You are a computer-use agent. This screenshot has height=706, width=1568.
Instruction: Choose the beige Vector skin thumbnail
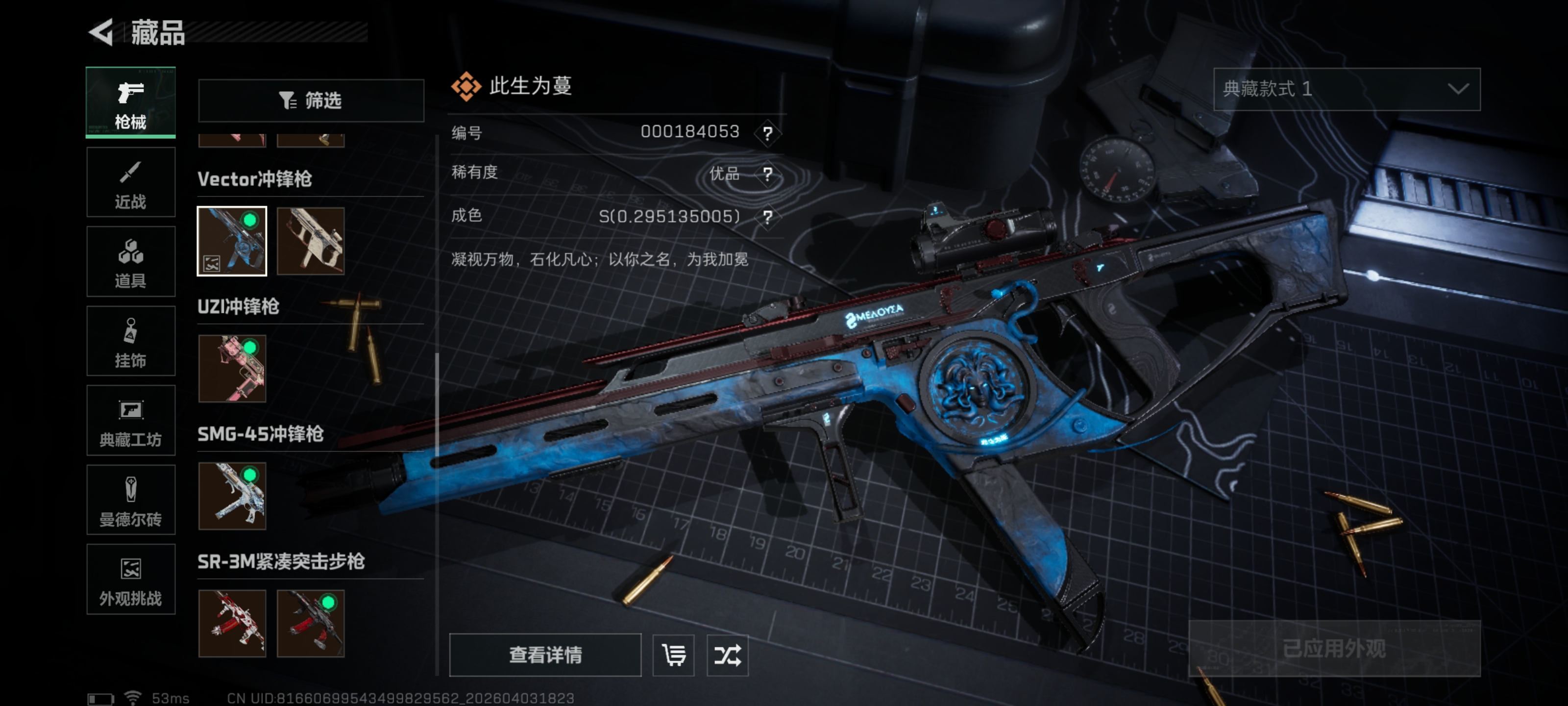311,241
